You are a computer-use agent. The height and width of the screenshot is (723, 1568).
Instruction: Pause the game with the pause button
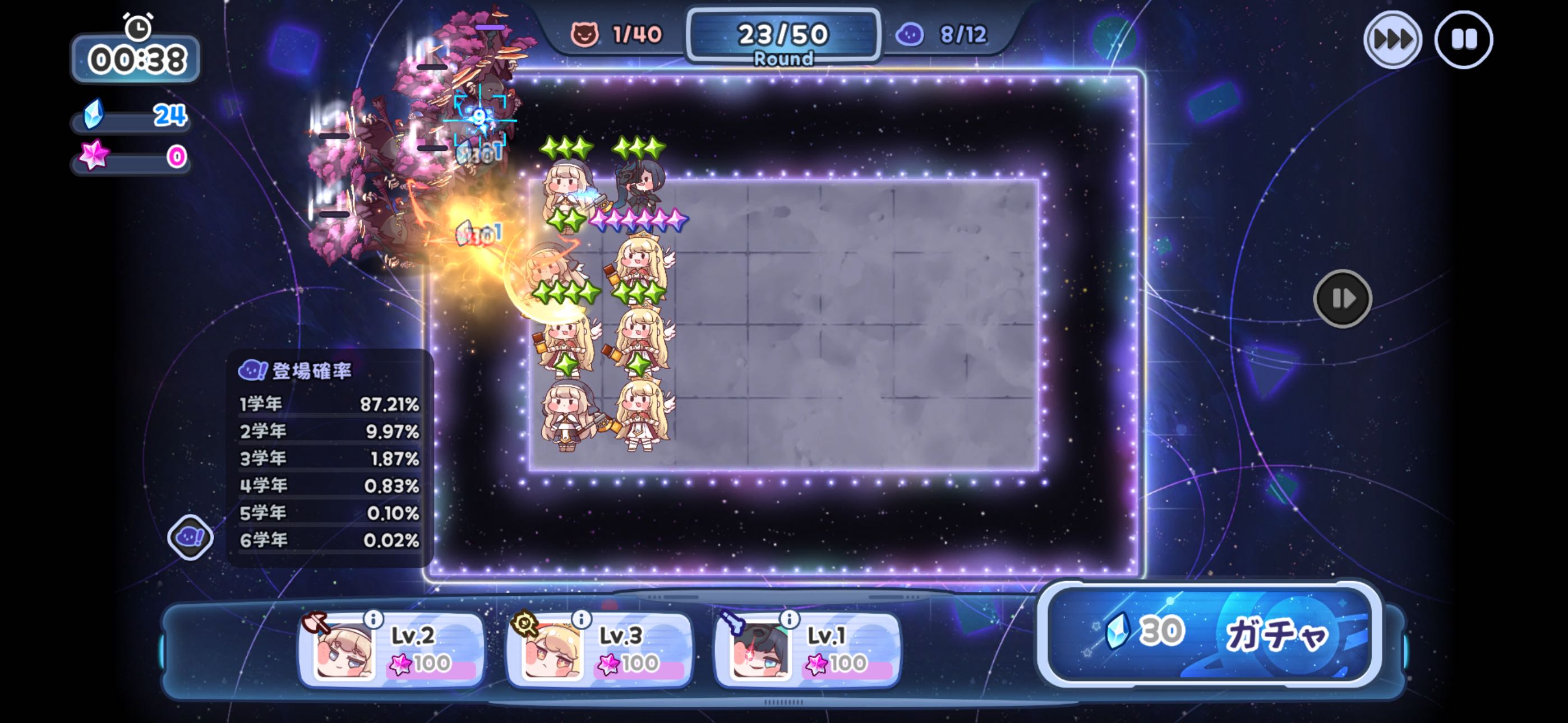pos(1463,40)
